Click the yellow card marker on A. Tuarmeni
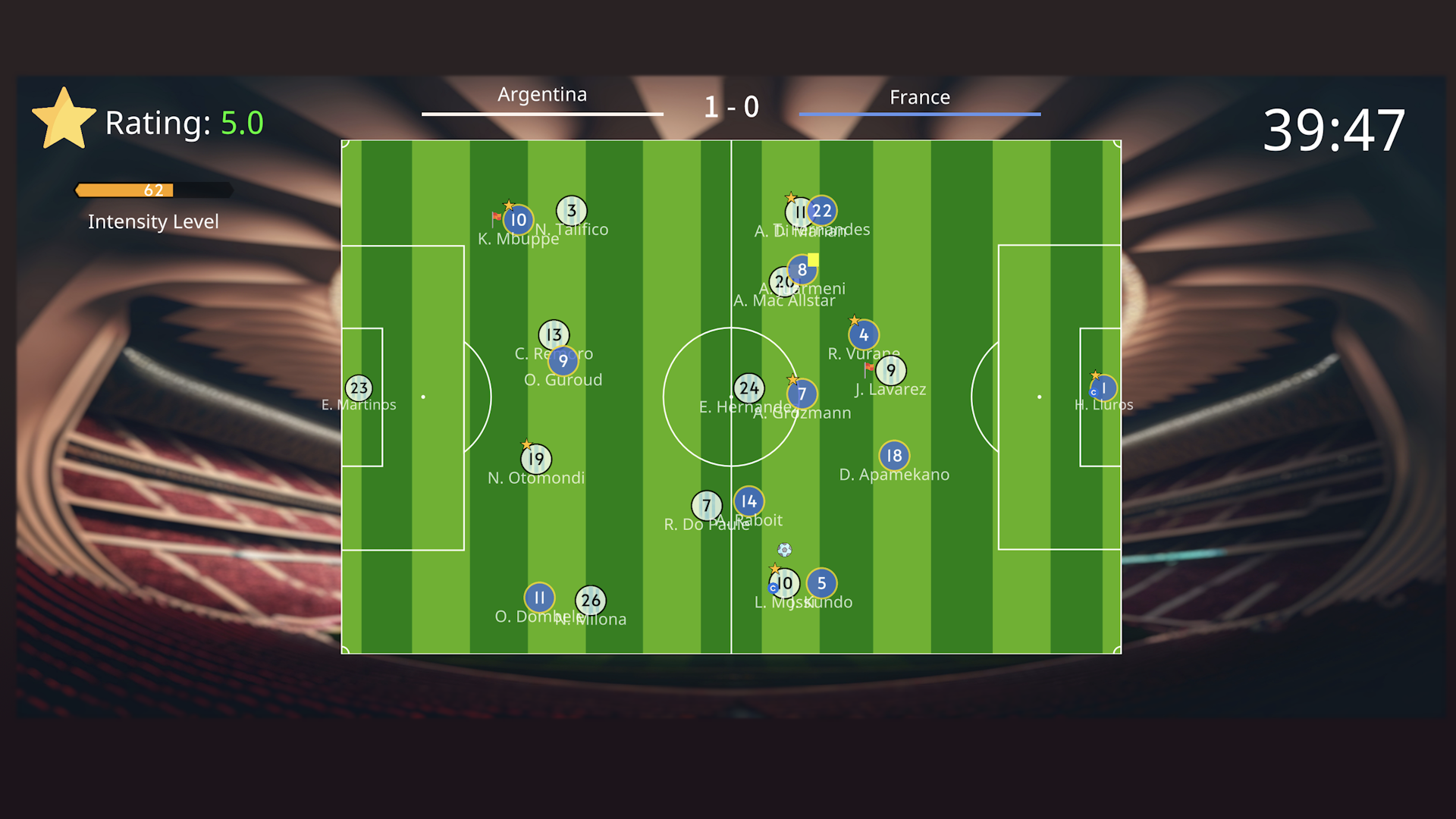 (x=813, y=259)
